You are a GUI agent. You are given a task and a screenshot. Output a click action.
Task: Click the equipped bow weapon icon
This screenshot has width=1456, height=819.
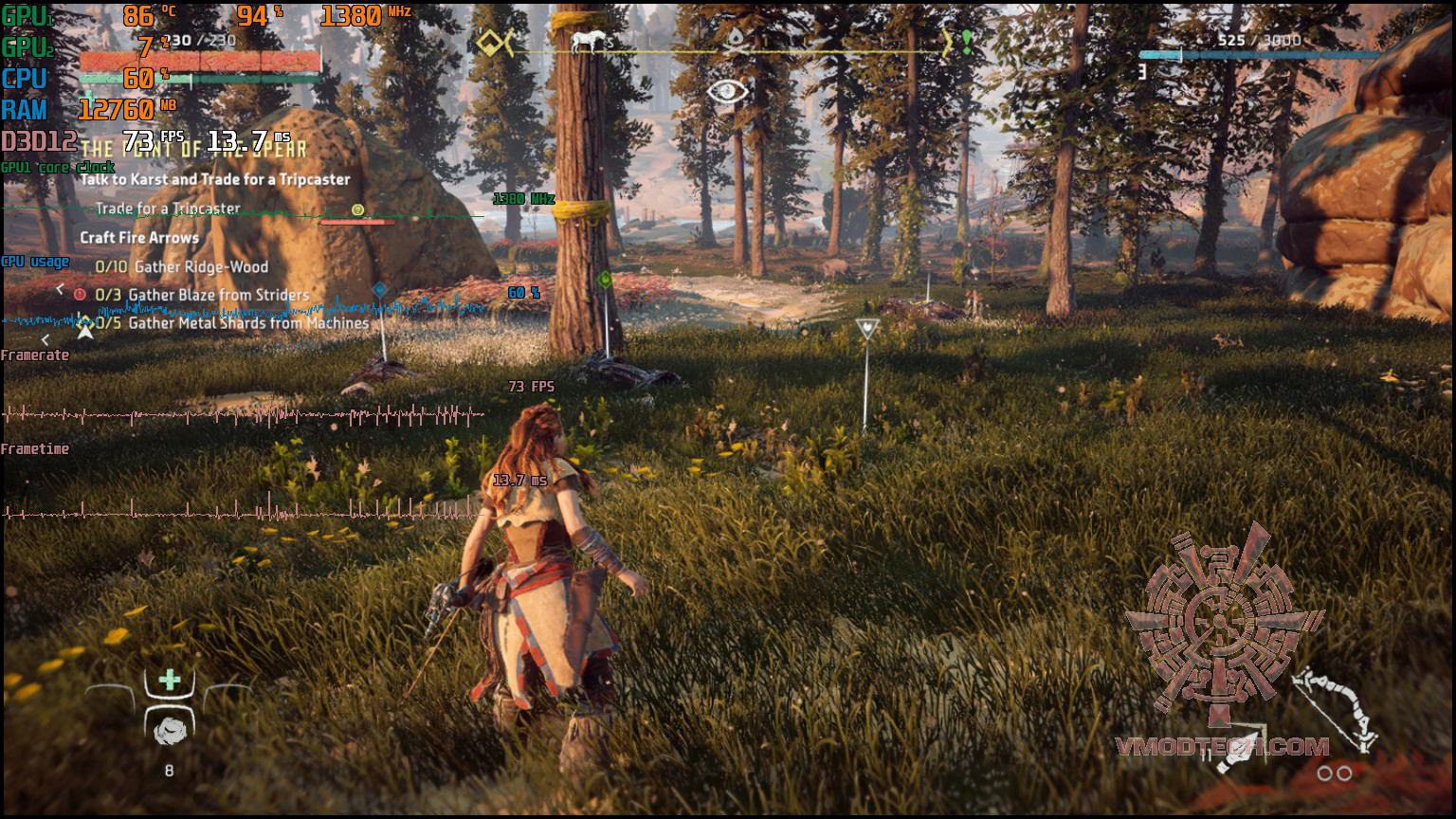click(x=1335, y=711)
